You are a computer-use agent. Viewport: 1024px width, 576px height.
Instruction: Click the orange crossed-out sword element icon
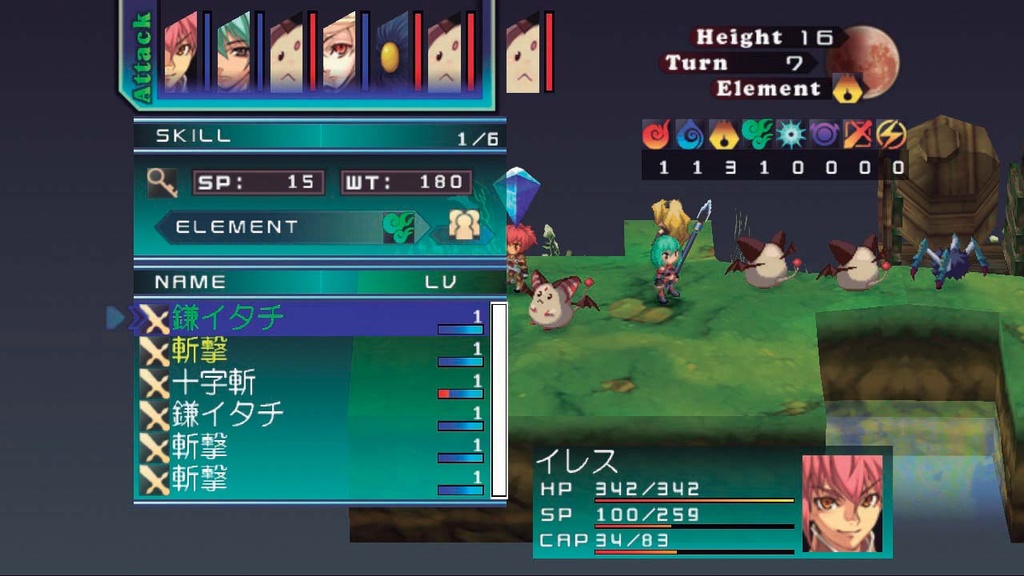[859, 134]
